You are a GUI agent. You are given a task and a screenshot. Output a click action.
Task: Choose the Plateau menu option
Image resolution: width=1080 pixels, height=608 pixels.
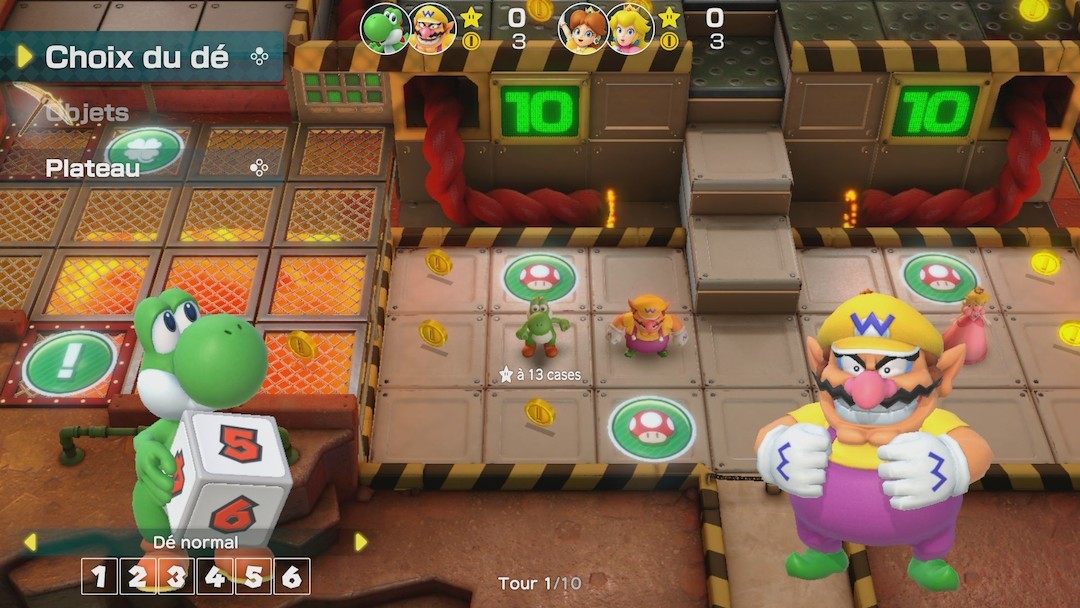click(x=93, y=168)
